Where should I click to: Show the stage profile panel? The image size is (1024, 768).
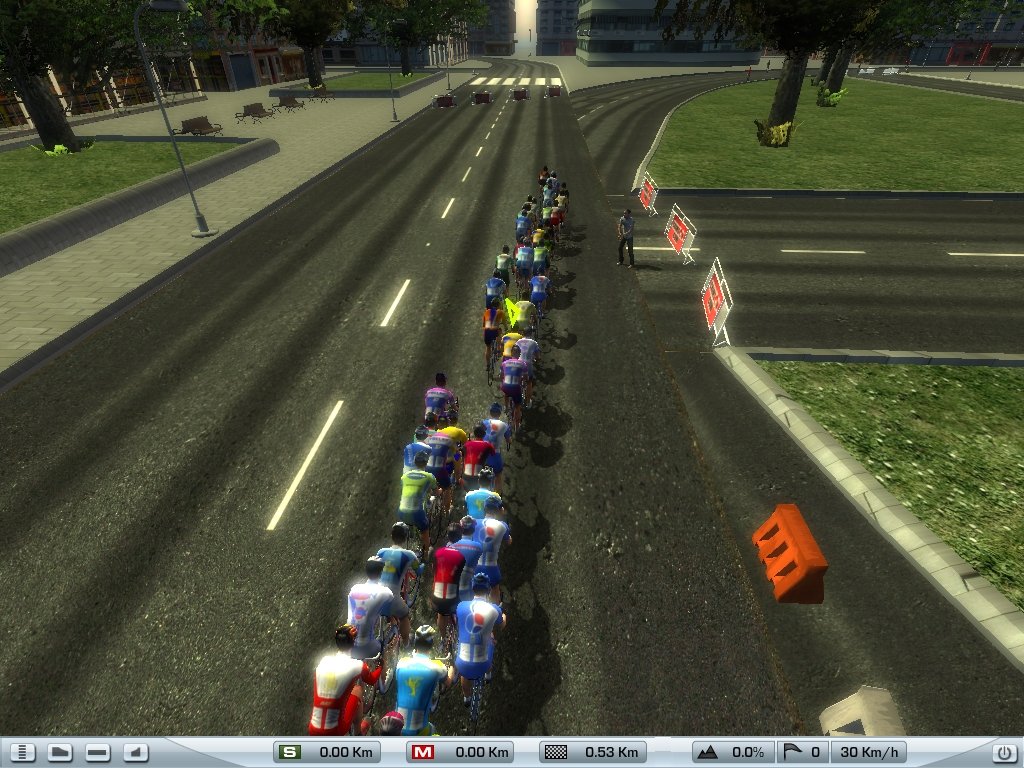pyautogui.click(x=60, y=752)
